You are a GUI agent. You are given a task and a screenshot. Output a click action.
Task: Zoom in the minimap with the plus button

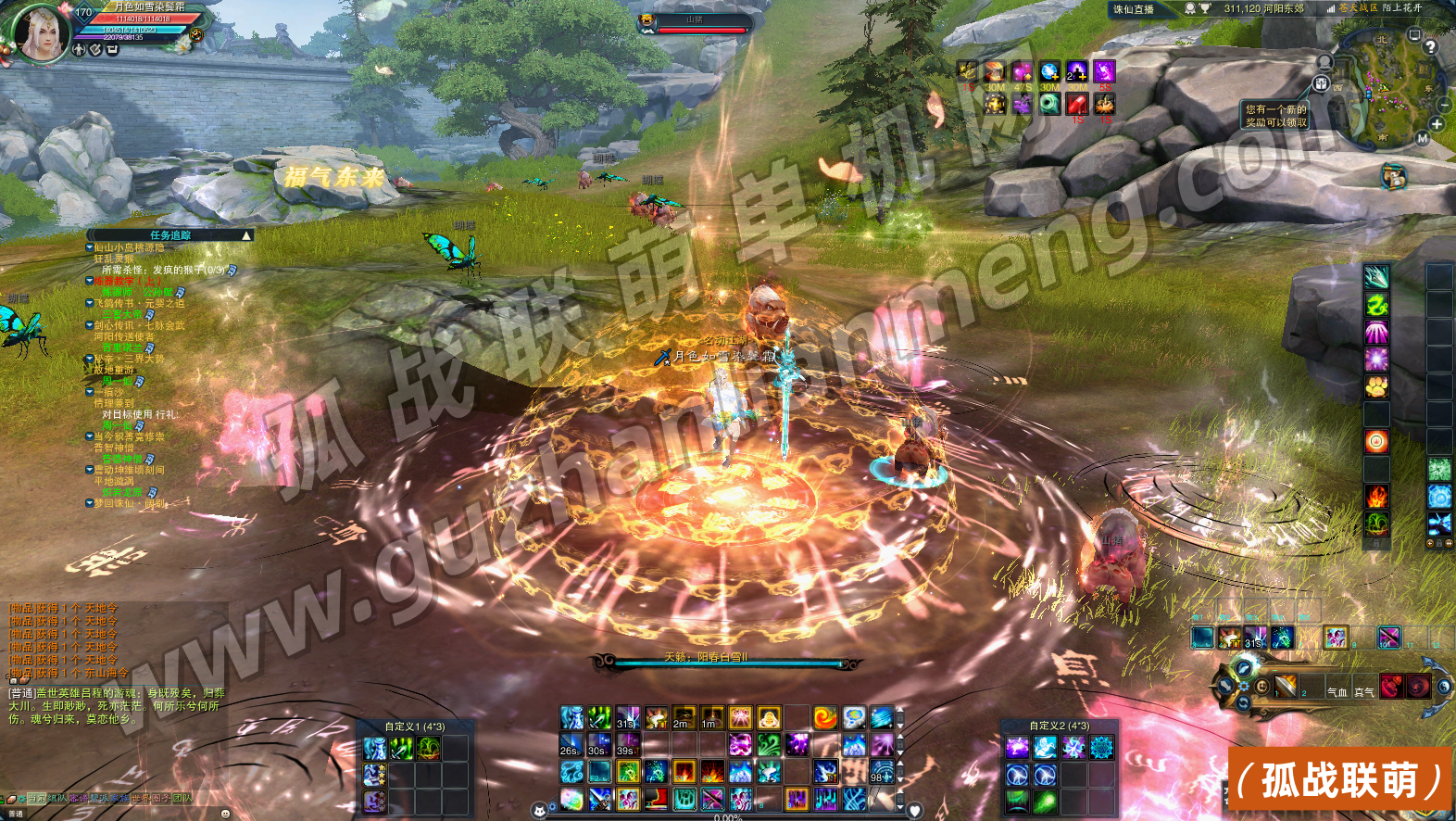(x=1437, y=124)
